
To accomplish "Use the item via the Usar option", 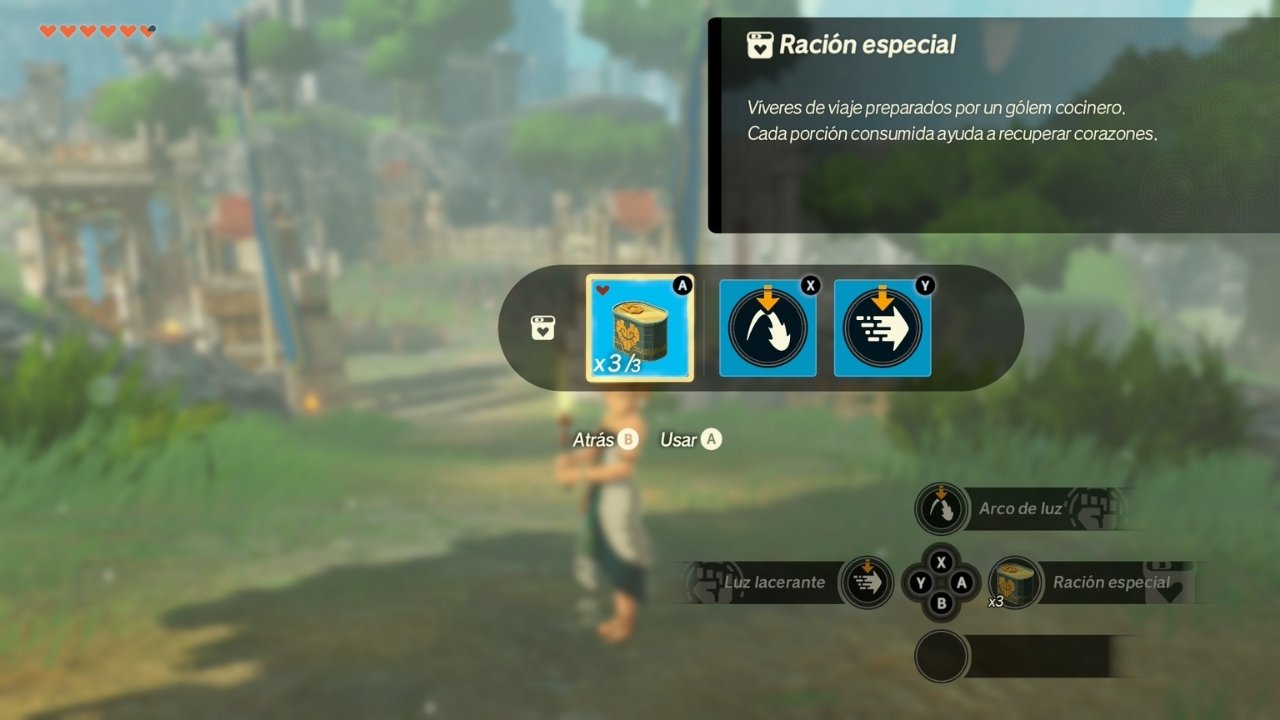I will [x=690, y=440].
